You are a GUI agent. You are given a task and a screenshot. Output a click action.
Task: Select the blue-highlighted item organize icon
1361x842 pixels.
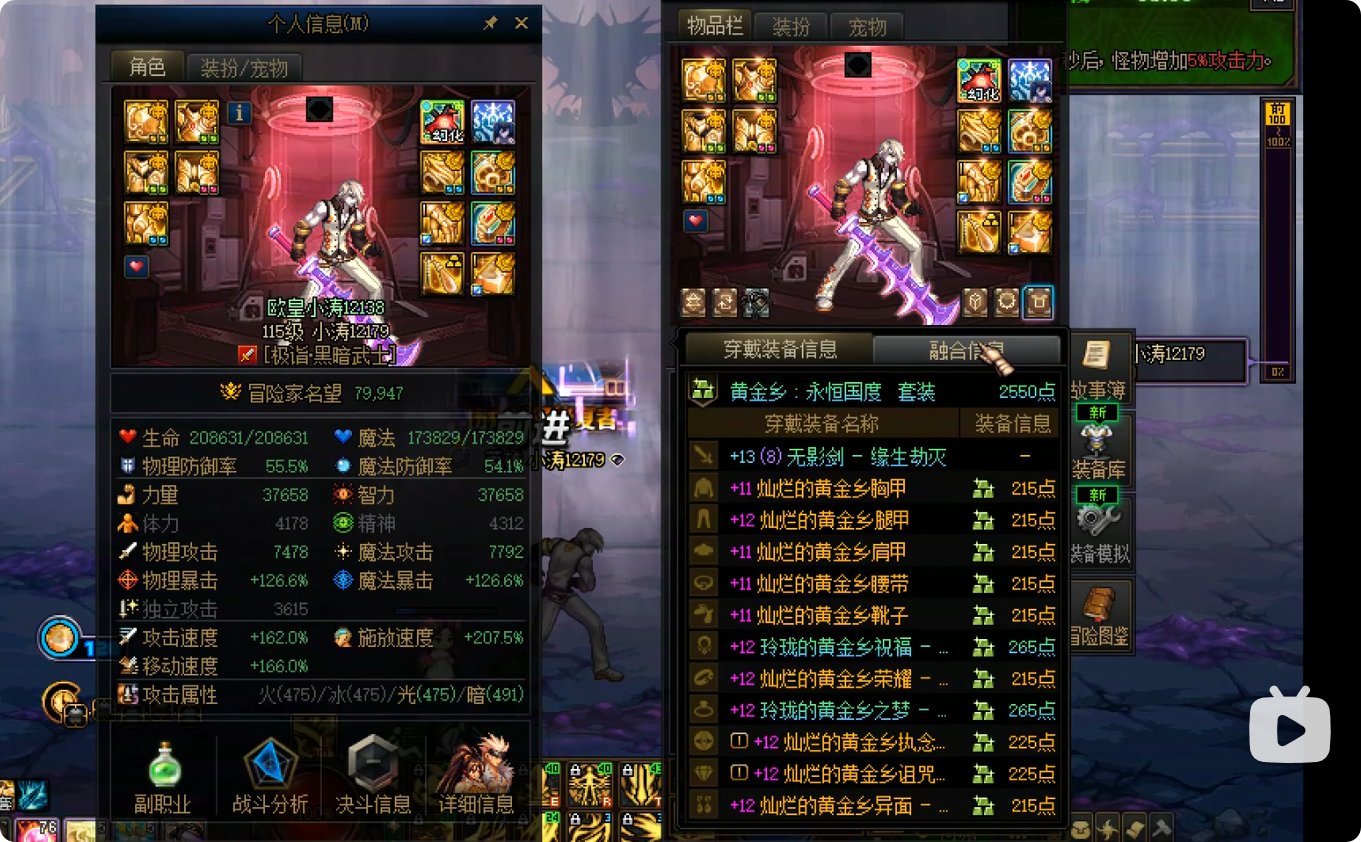pyautogui.click(x=1039, y=301)
